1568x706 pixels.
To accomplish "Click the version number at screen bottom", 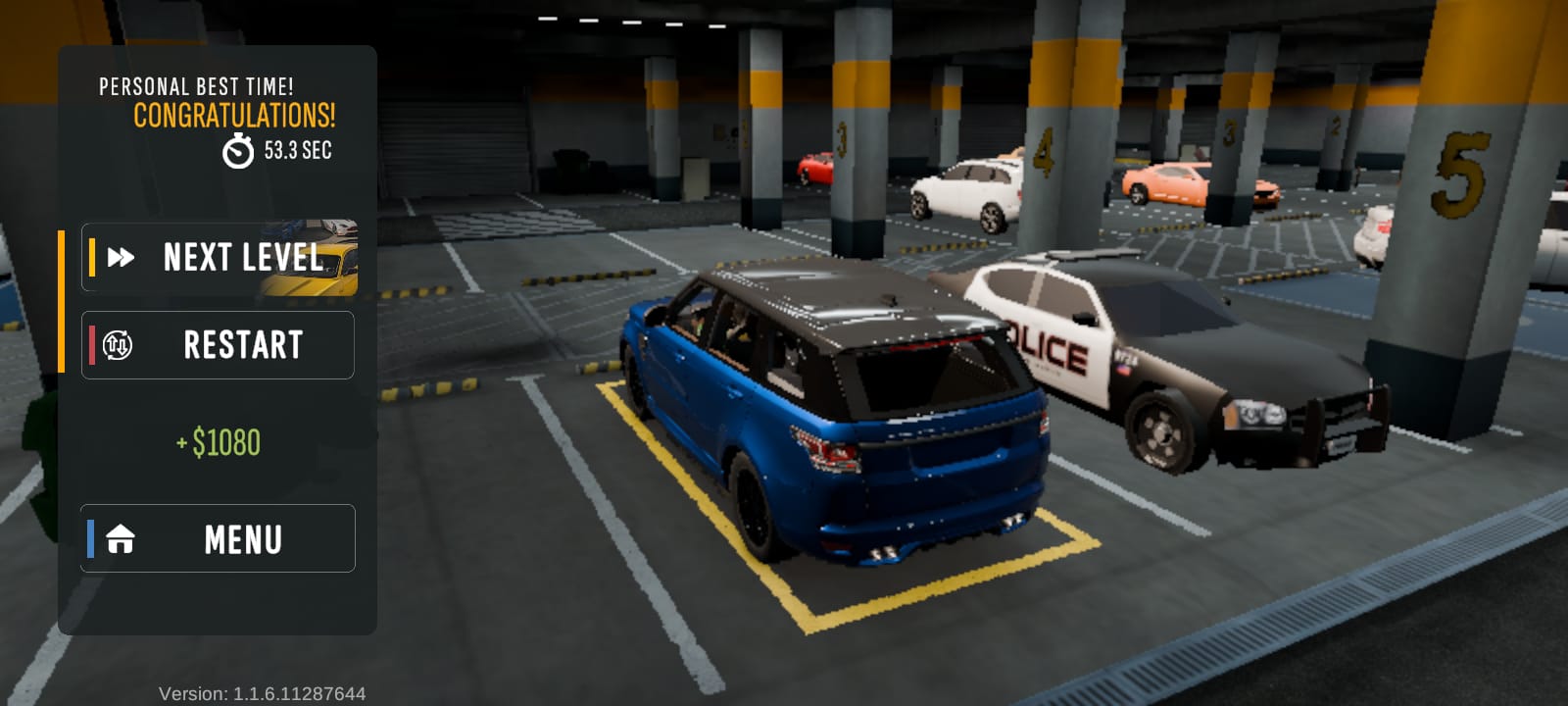I will [x=263, y=691].
